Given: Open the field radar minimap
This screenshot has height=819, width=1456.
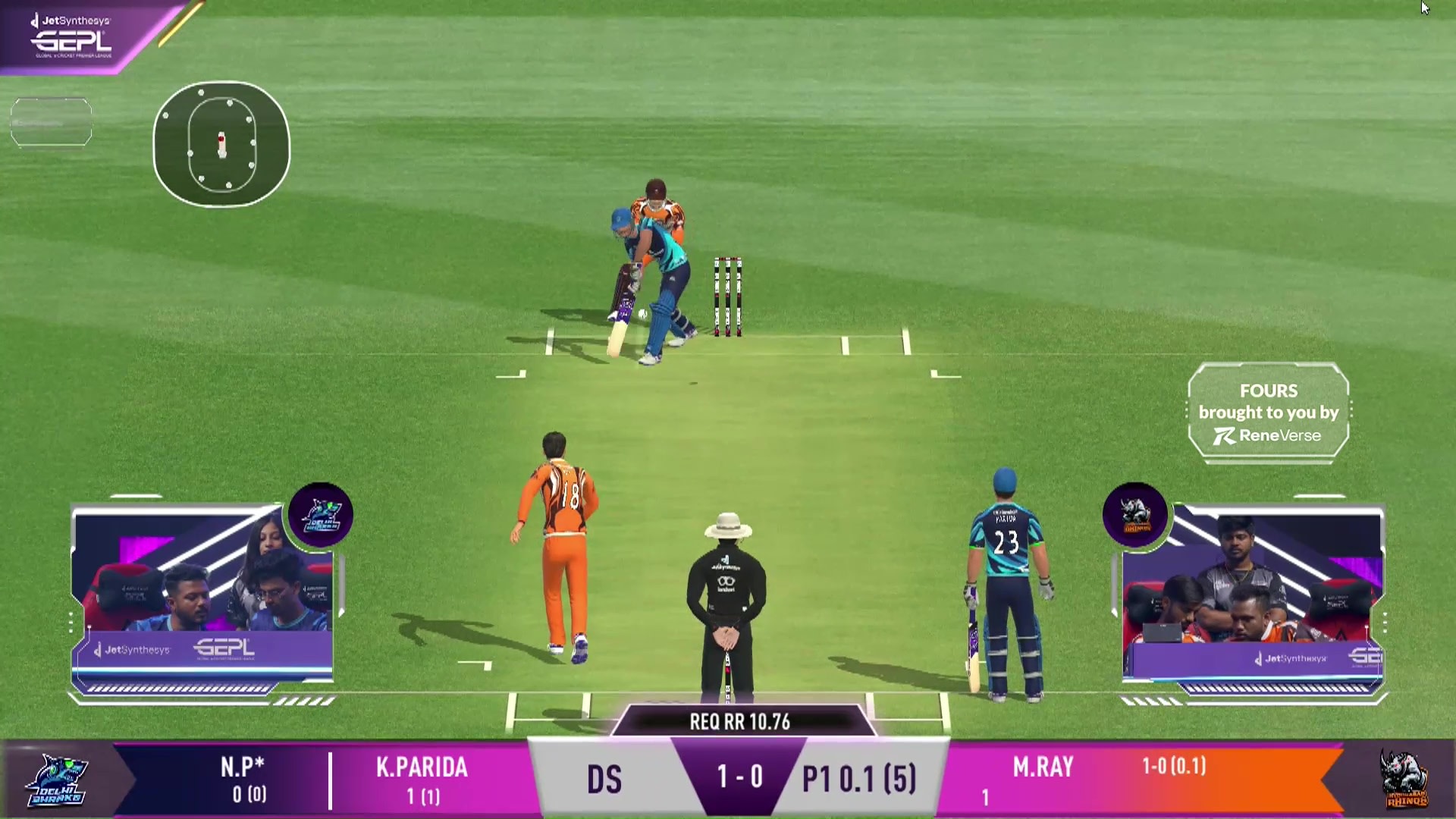Looking at the screenshot, I should coord(221,145).
